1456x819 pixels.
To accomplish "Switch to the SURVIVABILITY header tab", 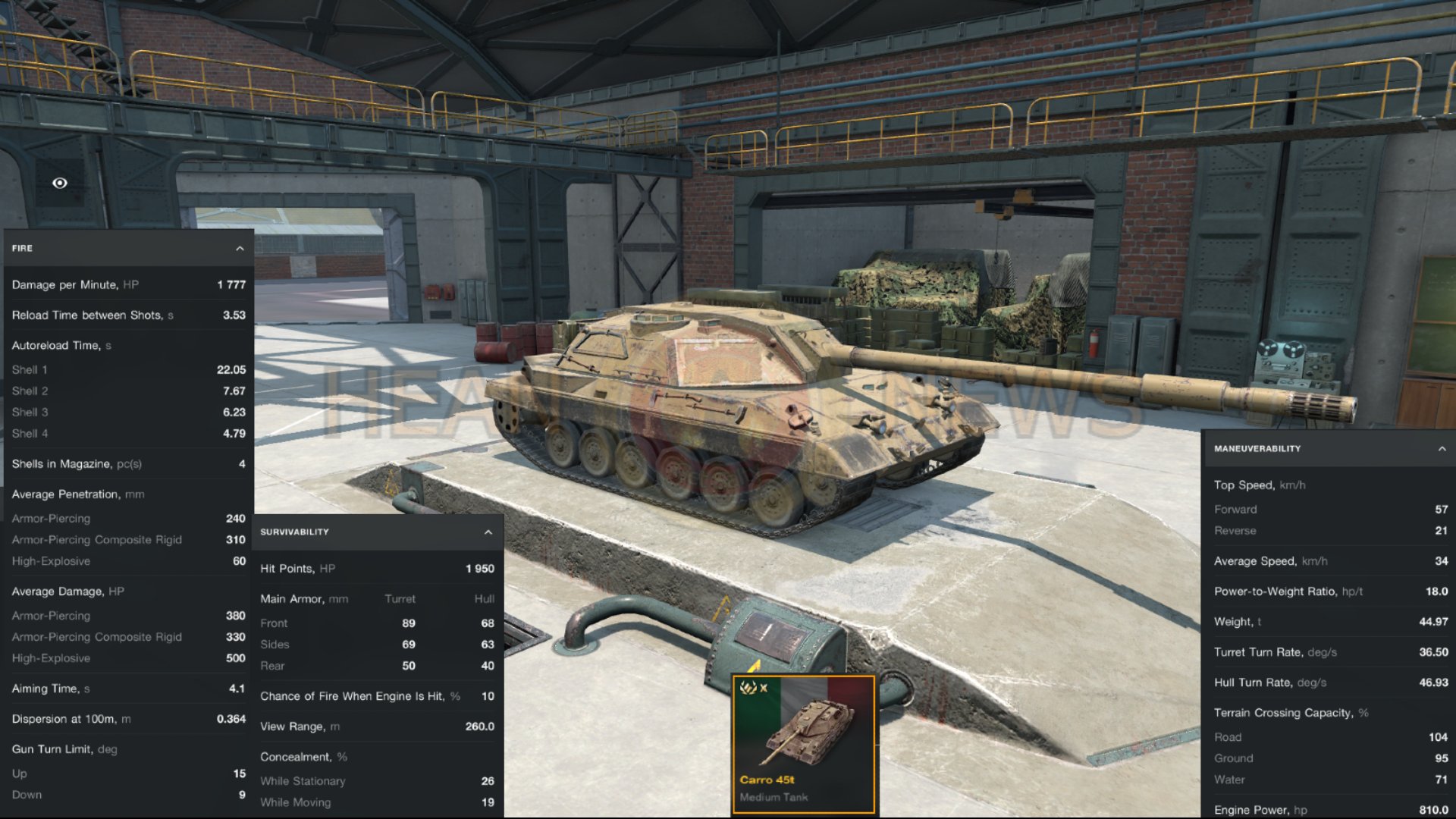I will 295,532.
